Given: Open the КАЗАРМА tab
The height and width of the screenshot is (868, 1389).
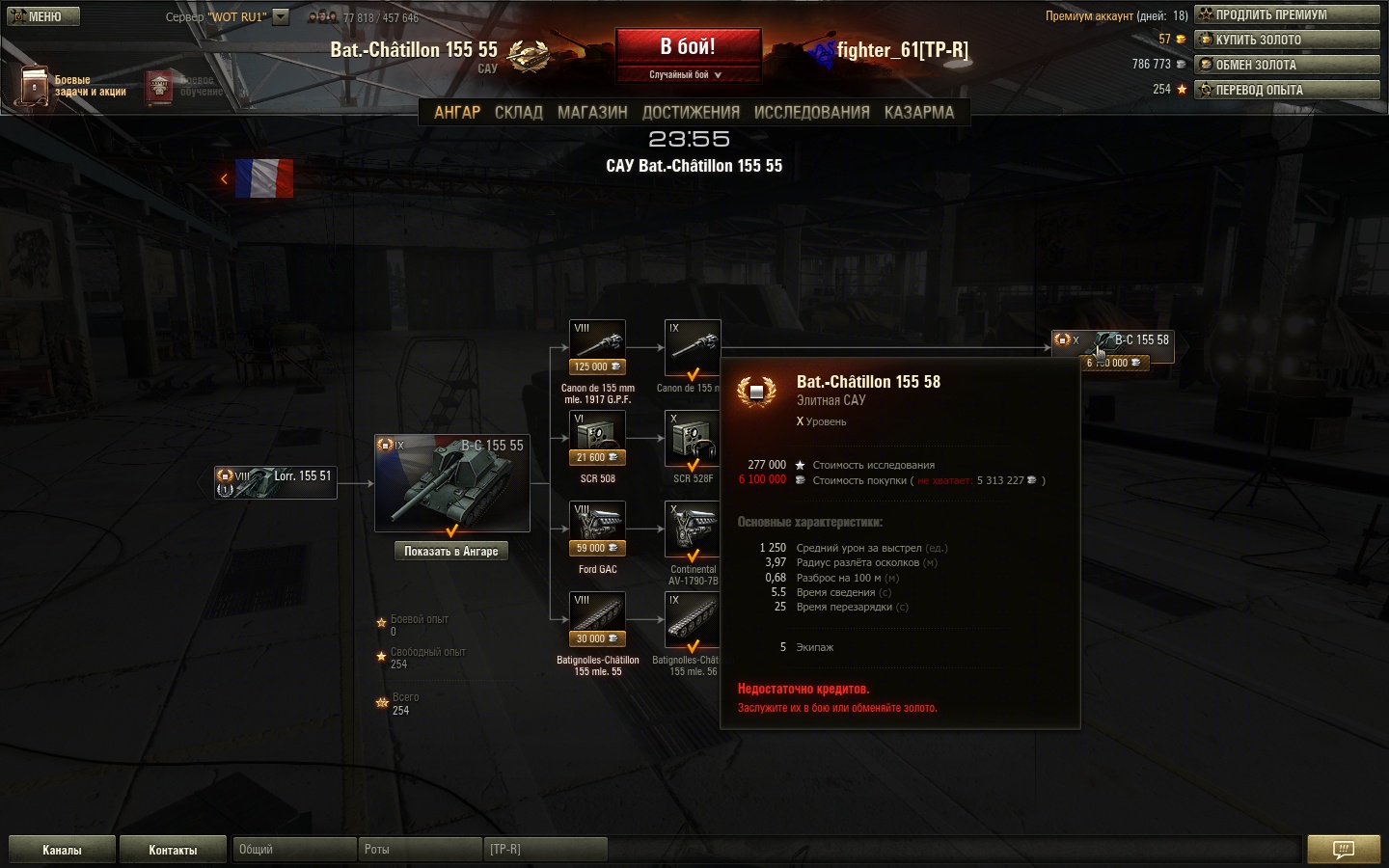Looking at the screenshot, I should pos(919,112).
